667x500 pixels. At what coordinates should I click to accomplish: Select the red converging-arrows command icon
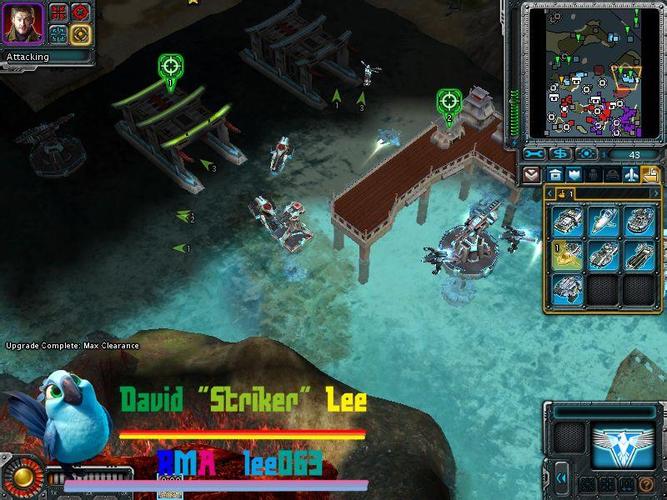(x=58, y=13)
